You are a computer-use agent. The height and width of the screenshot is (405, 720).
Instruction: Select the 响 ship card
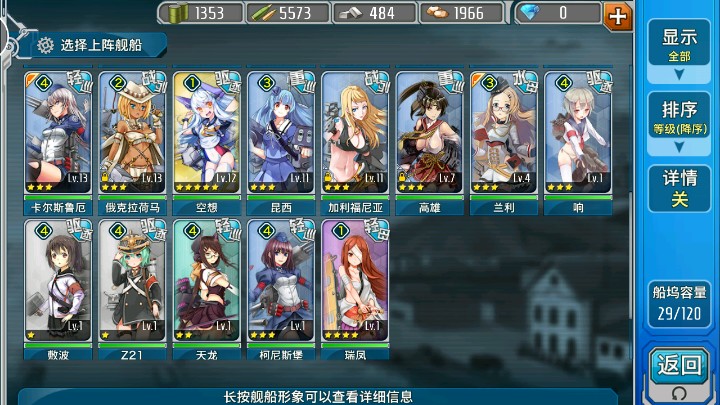click(x=578, y=135)
